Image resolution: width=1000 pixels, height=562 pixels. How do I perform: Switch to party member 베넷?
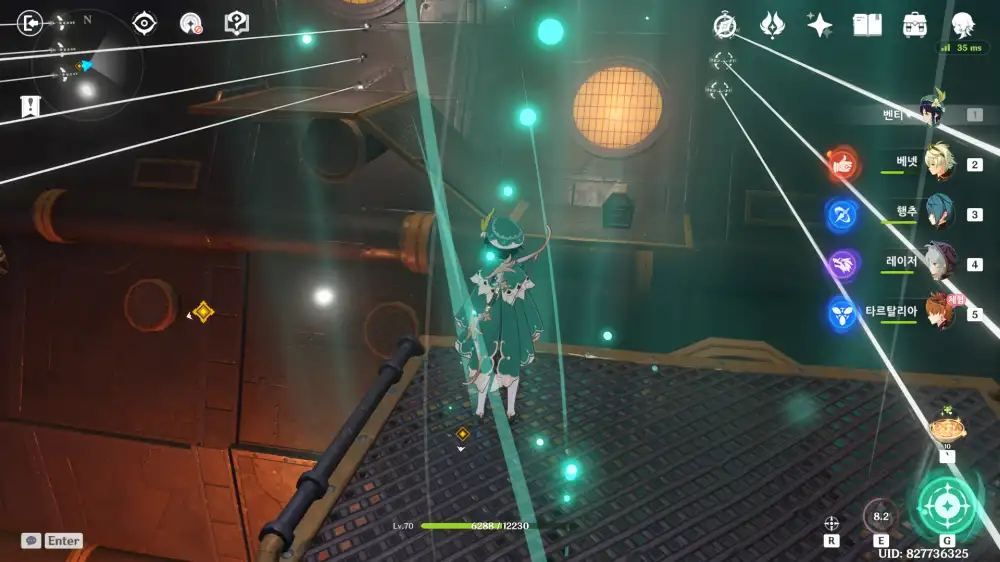(x=938, y=163)
